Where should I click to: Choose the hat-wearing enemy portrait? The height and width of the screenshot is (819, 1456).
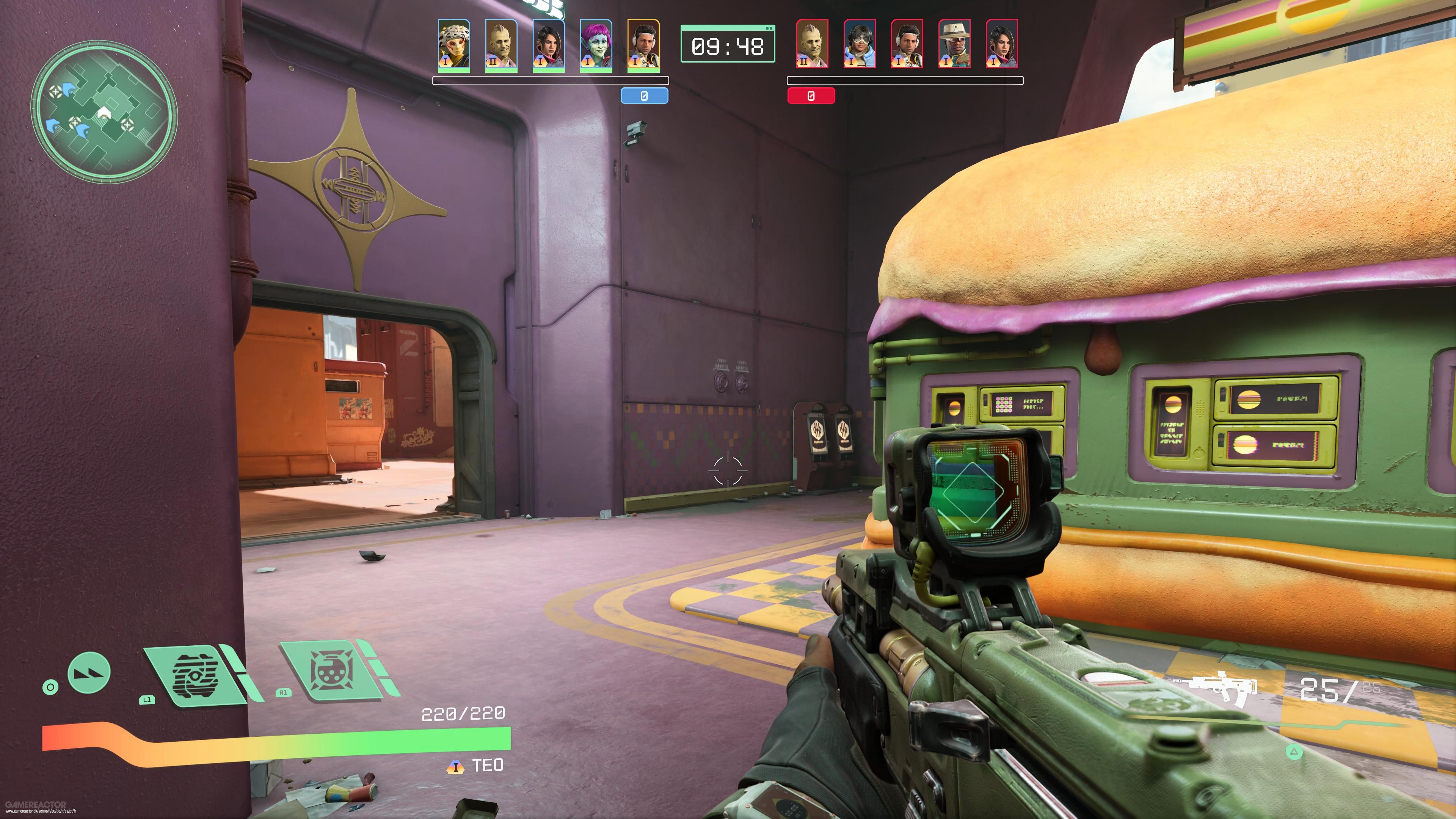[954, 44]
